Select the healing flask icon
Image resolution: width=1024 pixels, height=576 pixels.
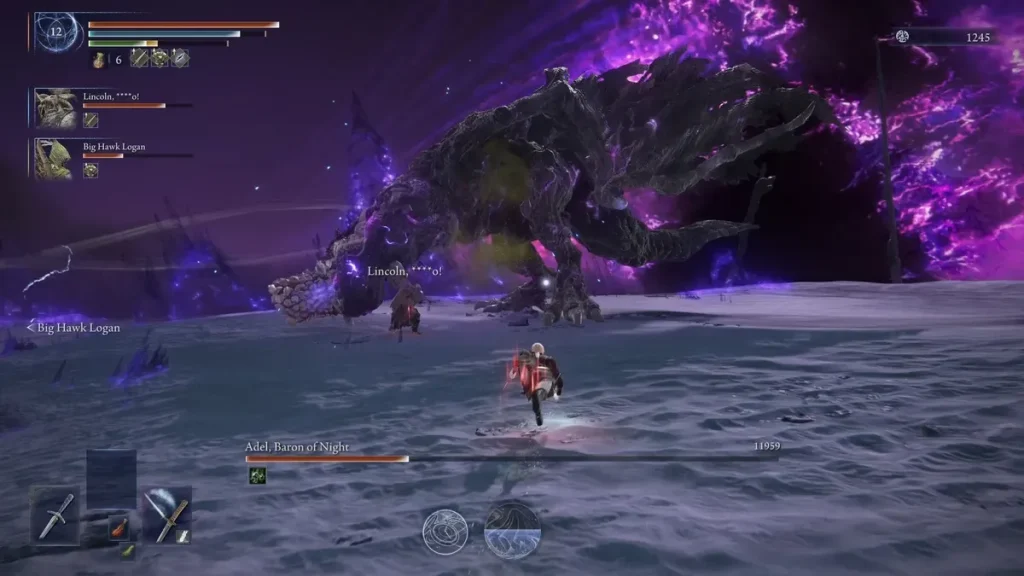click(x=100, y=60)
